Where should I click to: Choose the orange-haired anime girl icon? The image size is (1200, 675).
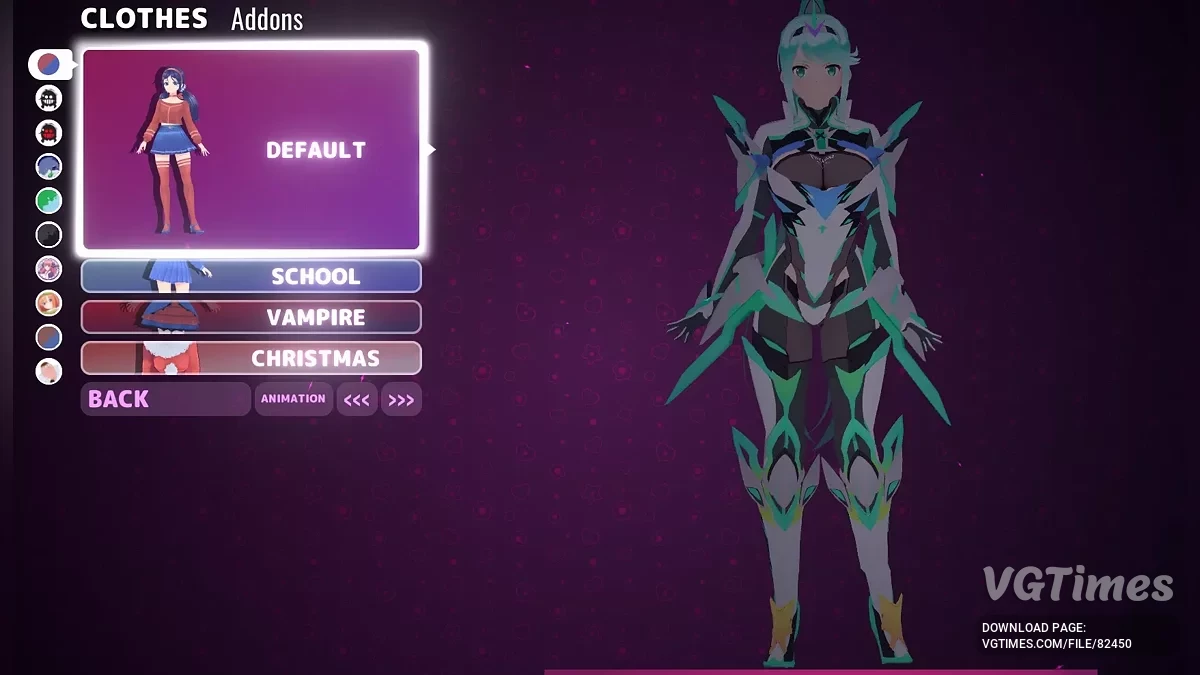click(48, 303)
